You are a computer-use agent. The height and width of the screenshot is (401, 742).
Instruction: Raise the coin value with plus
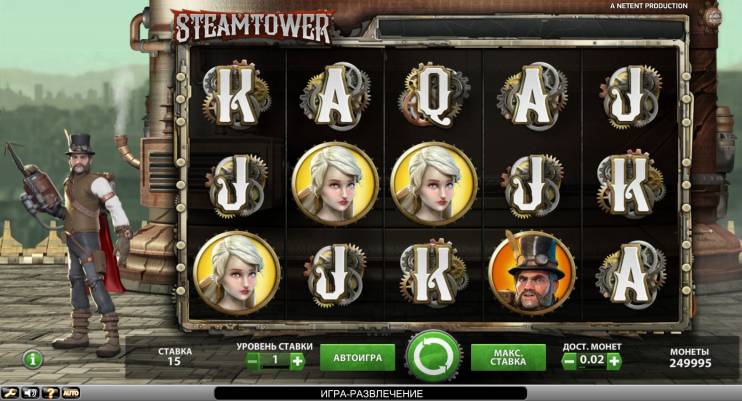[x=614, y=361]
